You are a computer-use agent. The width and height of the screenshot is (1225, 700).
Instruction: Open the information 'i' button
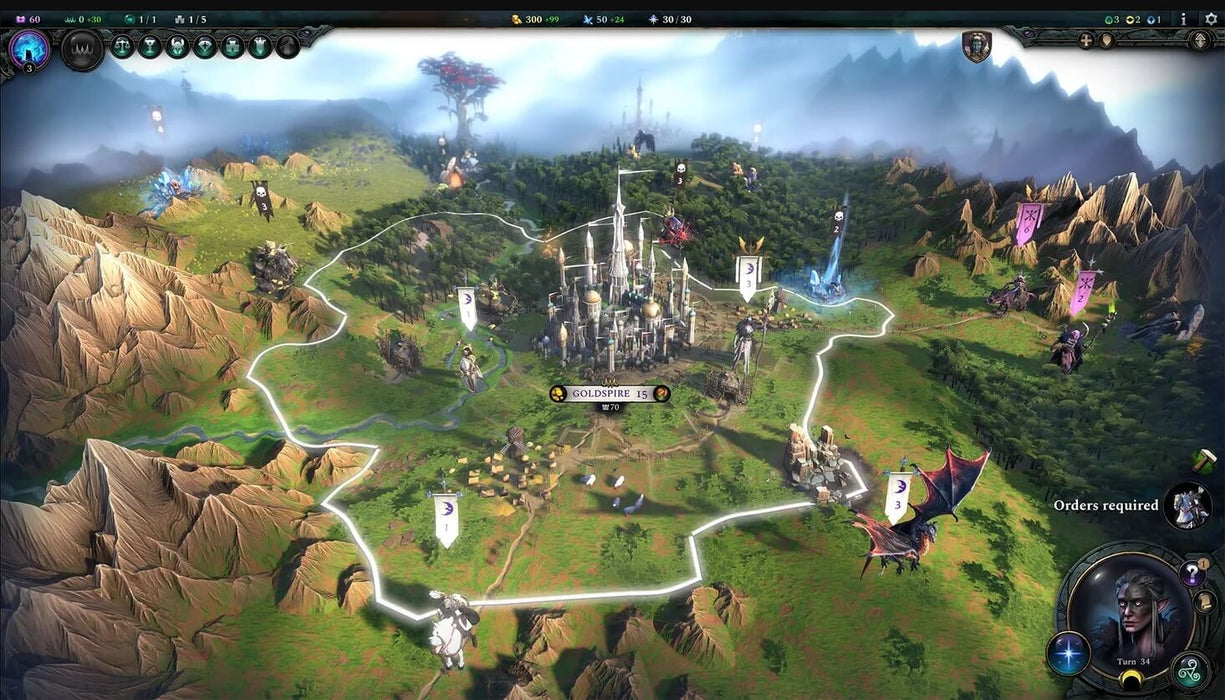point(1184,19)
